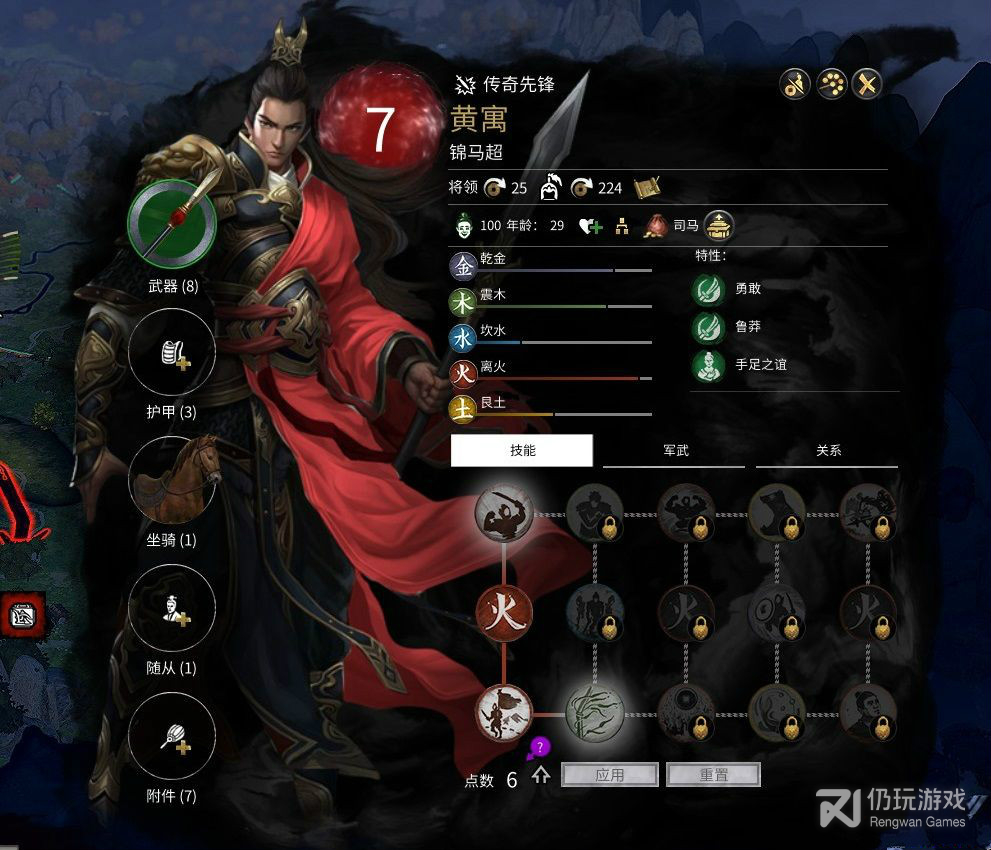Viewport: 991px width, 850px height.
Task: Select the accessory slot 附件
Action: (172, 736)
